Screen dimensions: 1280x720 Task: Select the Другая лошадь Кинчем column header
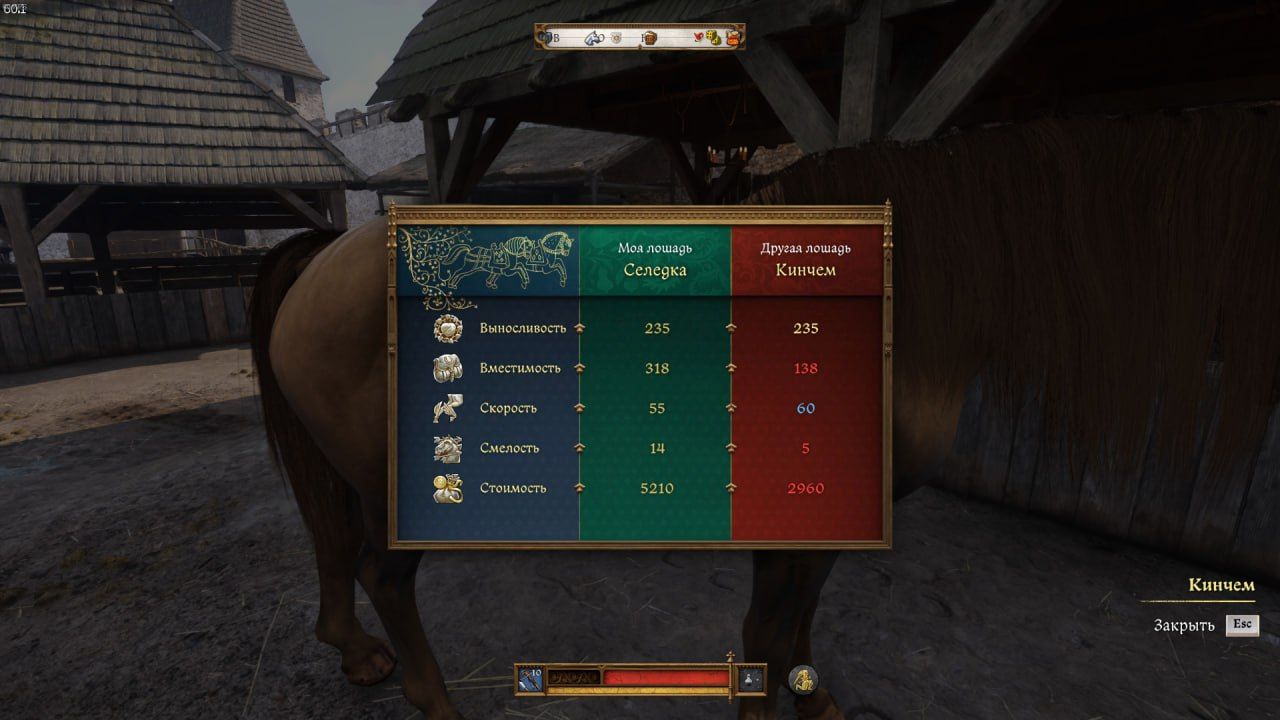(x=806, y=260)
